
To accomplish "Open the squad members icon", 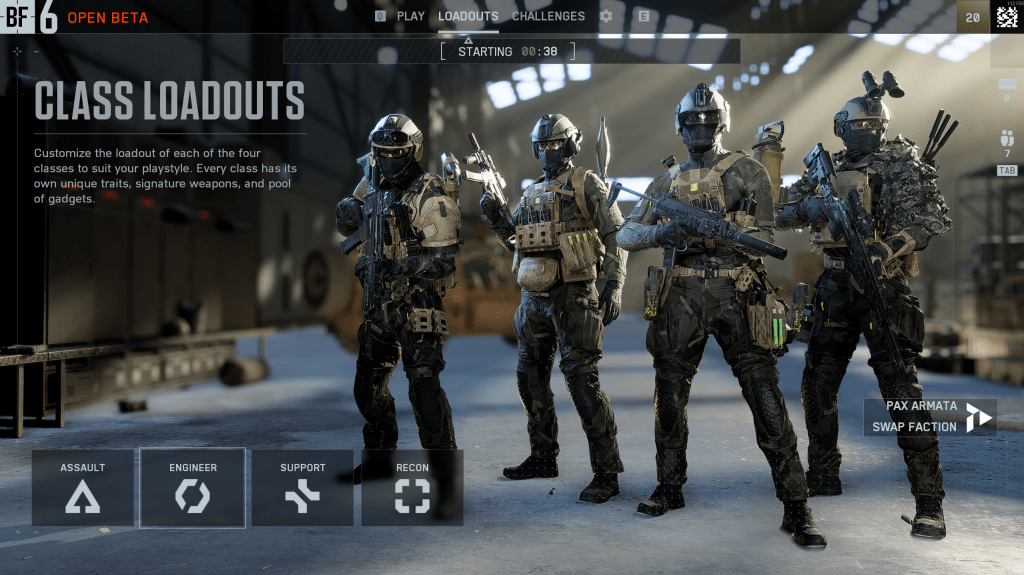I will tap(1007, 140).
